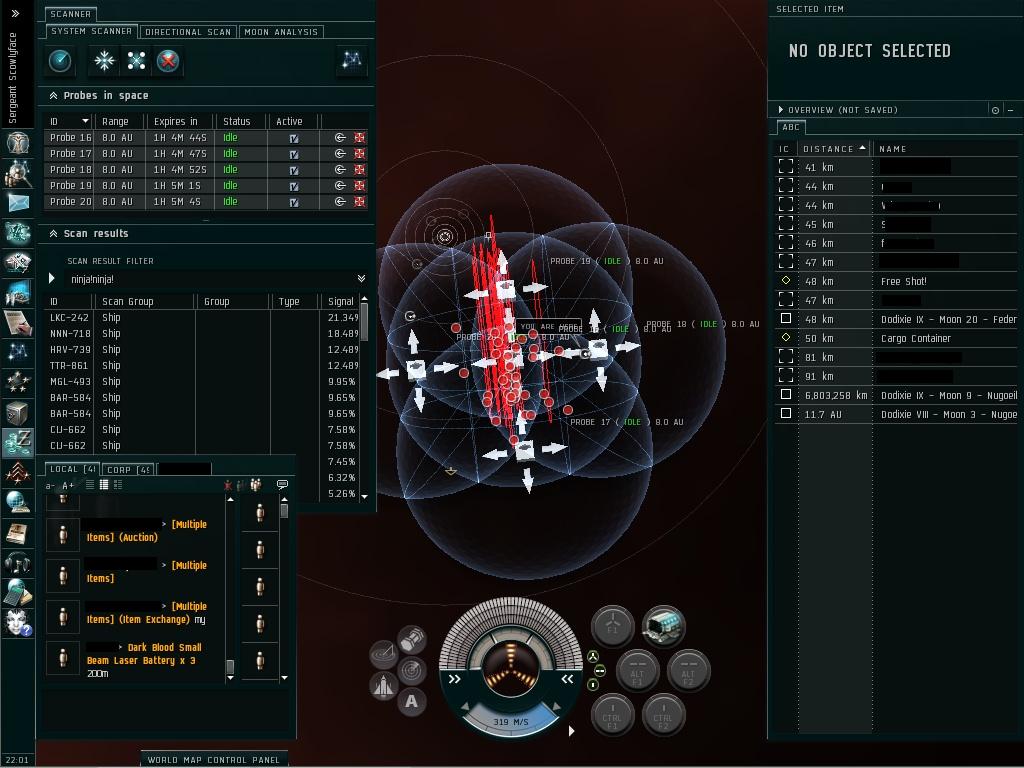Open the Moon Analysis tab
Image resolution: width=1024 pixels, height=768 pixels.
click(x=281, y=32)
